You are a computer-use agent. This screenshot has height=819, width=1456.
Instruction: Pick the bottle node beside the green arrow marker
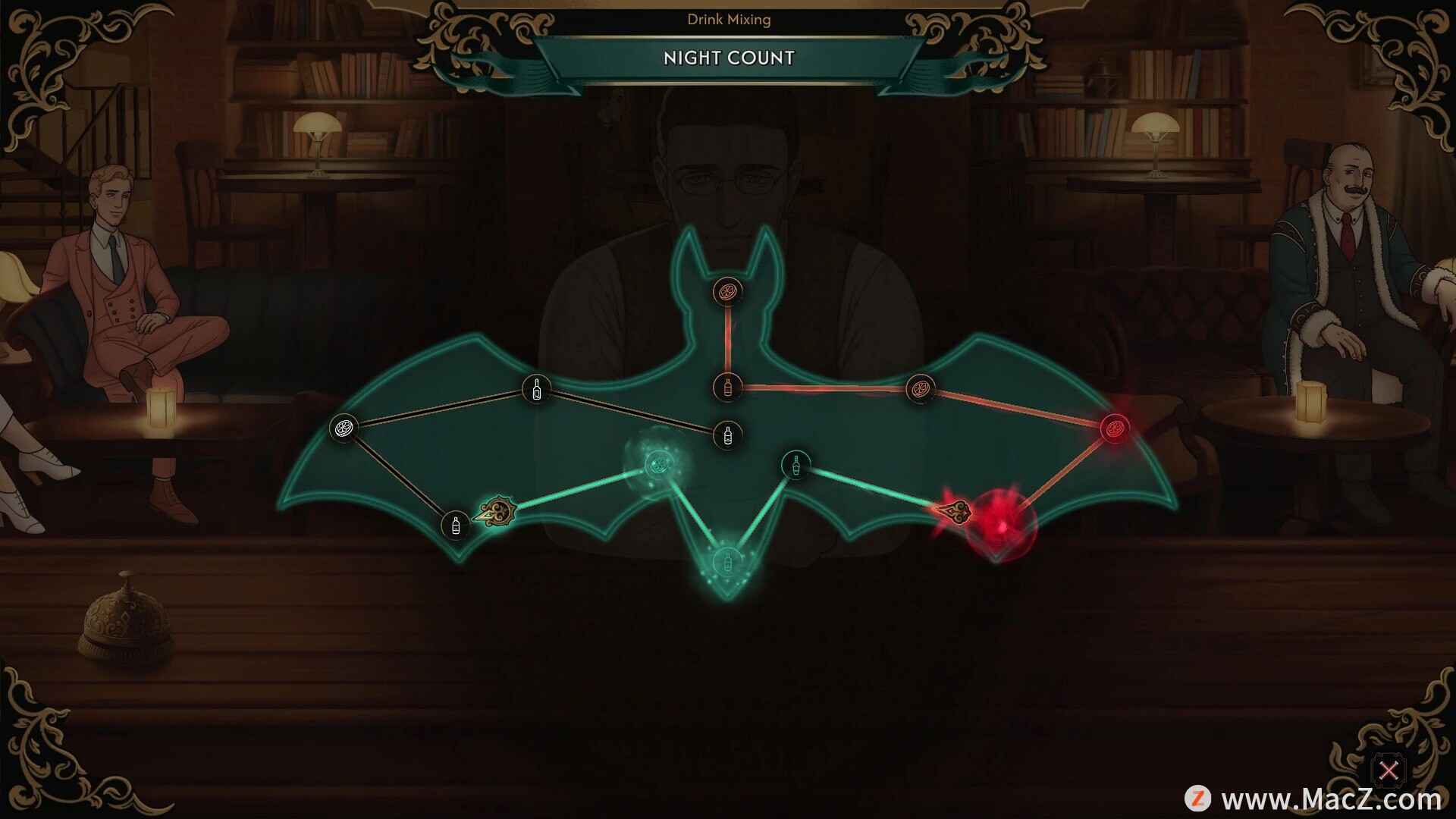pyautogui.click(x=455, y=524)
